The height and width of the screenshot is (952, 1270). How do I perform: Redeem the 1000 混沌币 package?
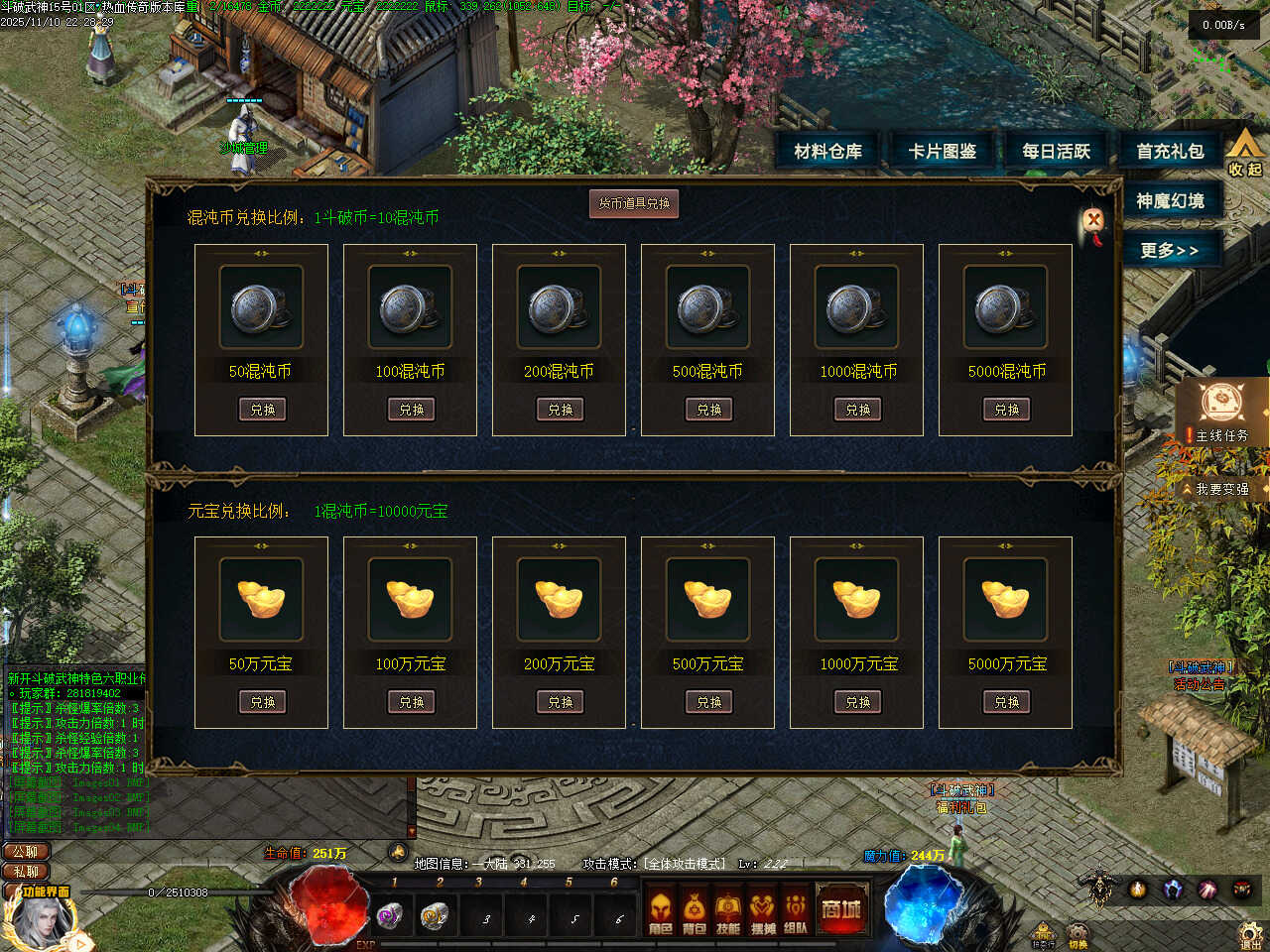[857, 410]
